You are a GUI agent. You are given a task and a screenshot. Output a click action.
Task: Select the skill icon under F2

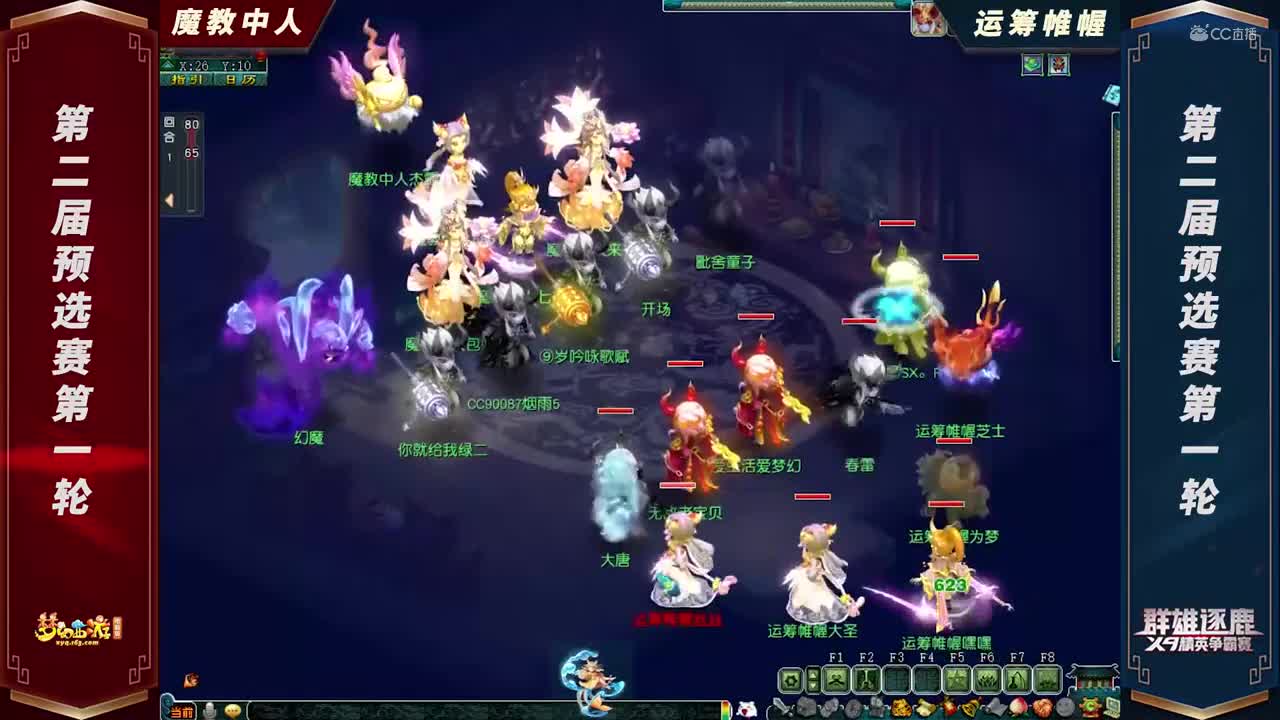pyautogui.click(x=868, y=679)
